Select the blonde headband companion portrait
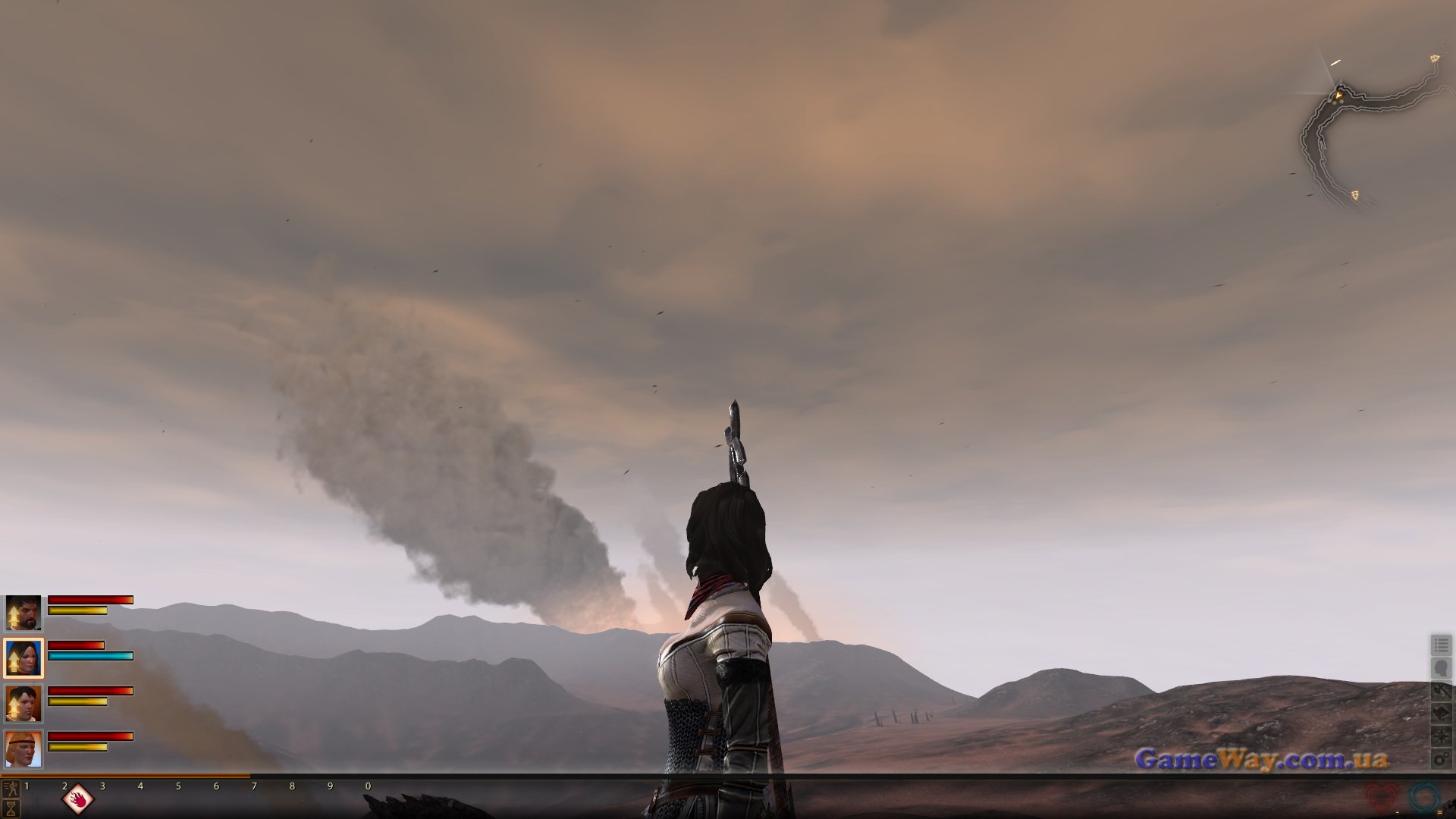Viewport: 1456px width, 819px height. (x=24, y=748)
